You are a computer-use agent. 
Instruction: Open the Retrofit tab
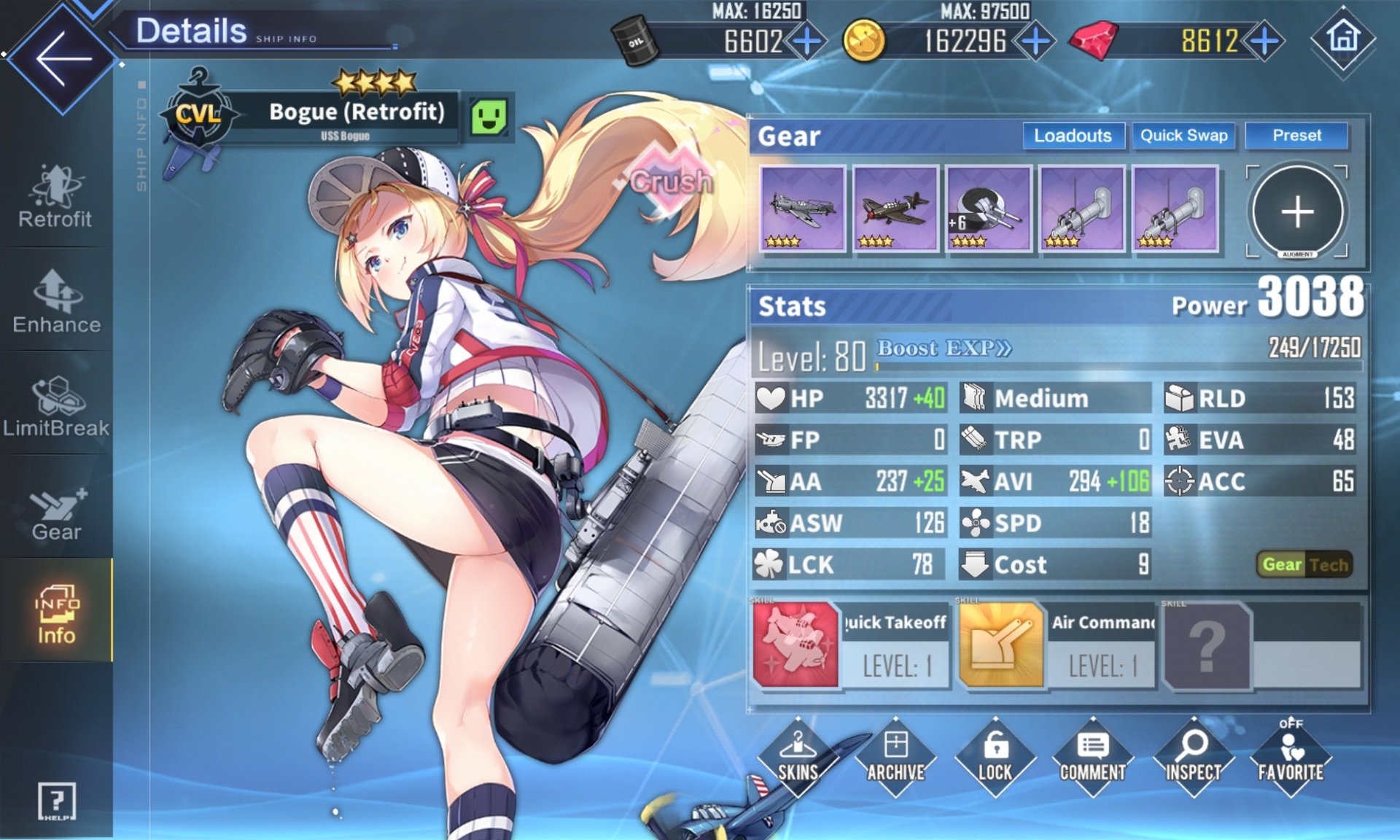pyautogui.click(x=55, y=197)
